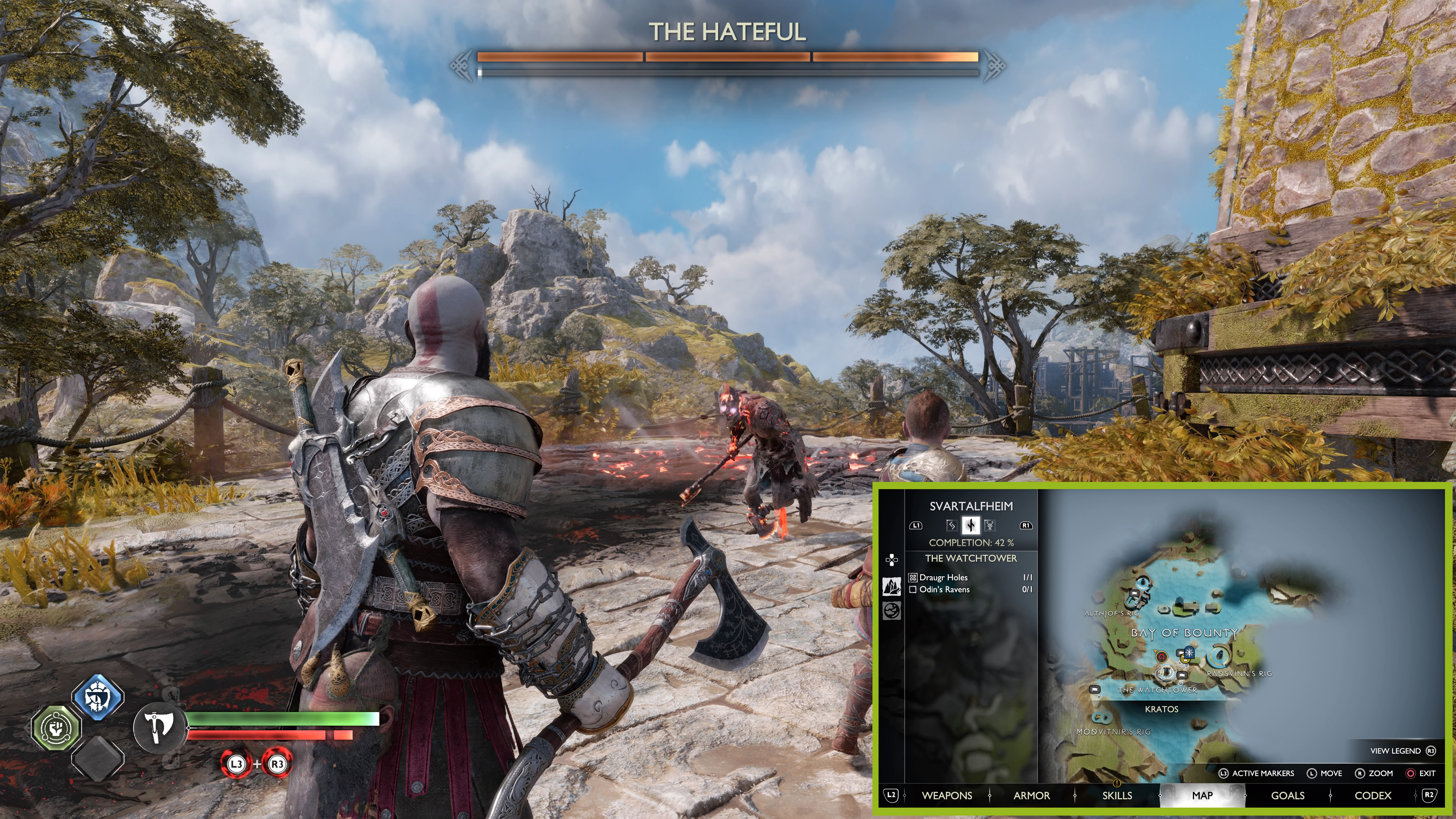This screenshot has height=819, width=1456.
Task: Go to the Skills tab
Action: pyautogui.click(x=1117, y=795)
